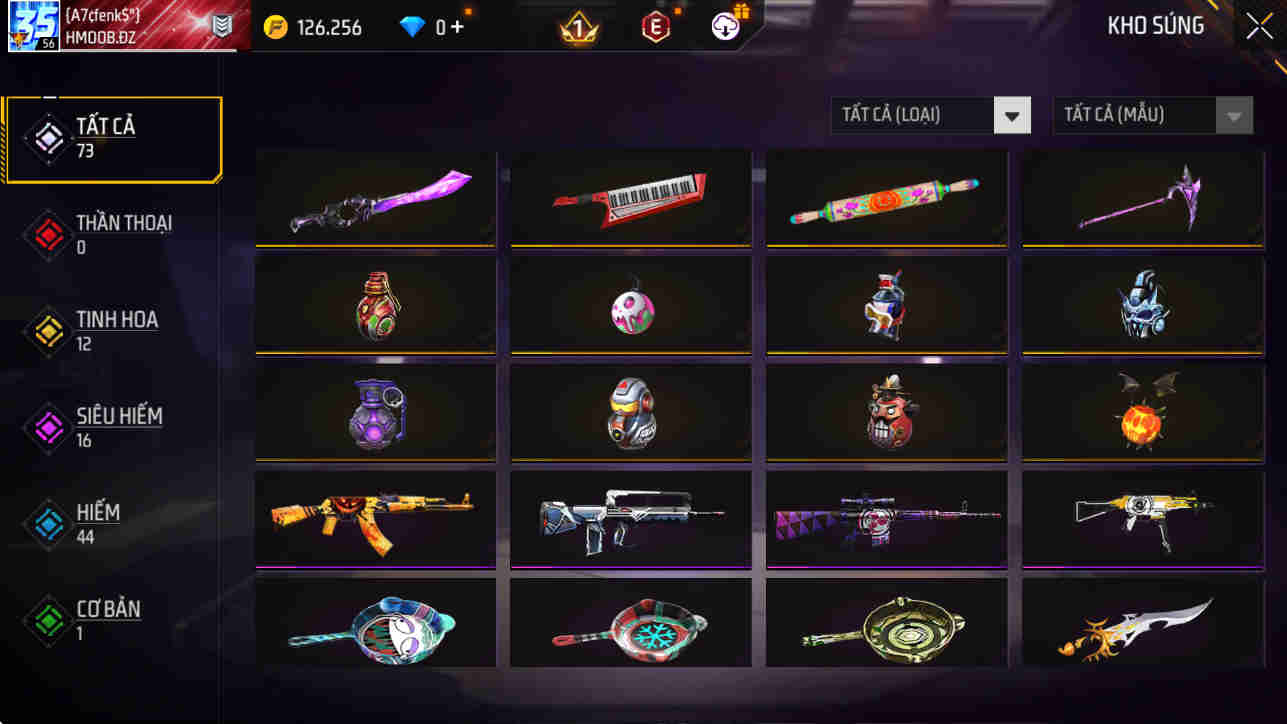Click the gift download icon in top bar
Image resolution: width=1287 pixels, height=724 pixels.
(726, 26)
